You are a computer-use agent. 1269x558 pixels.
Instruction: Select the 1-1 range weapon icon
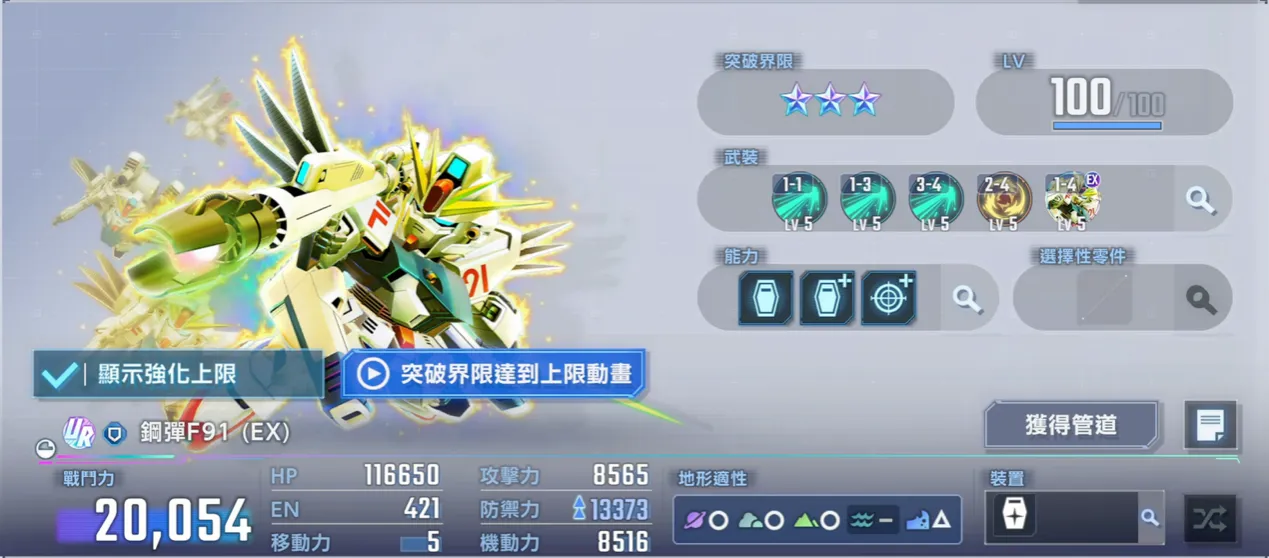[x=798, y=199]
